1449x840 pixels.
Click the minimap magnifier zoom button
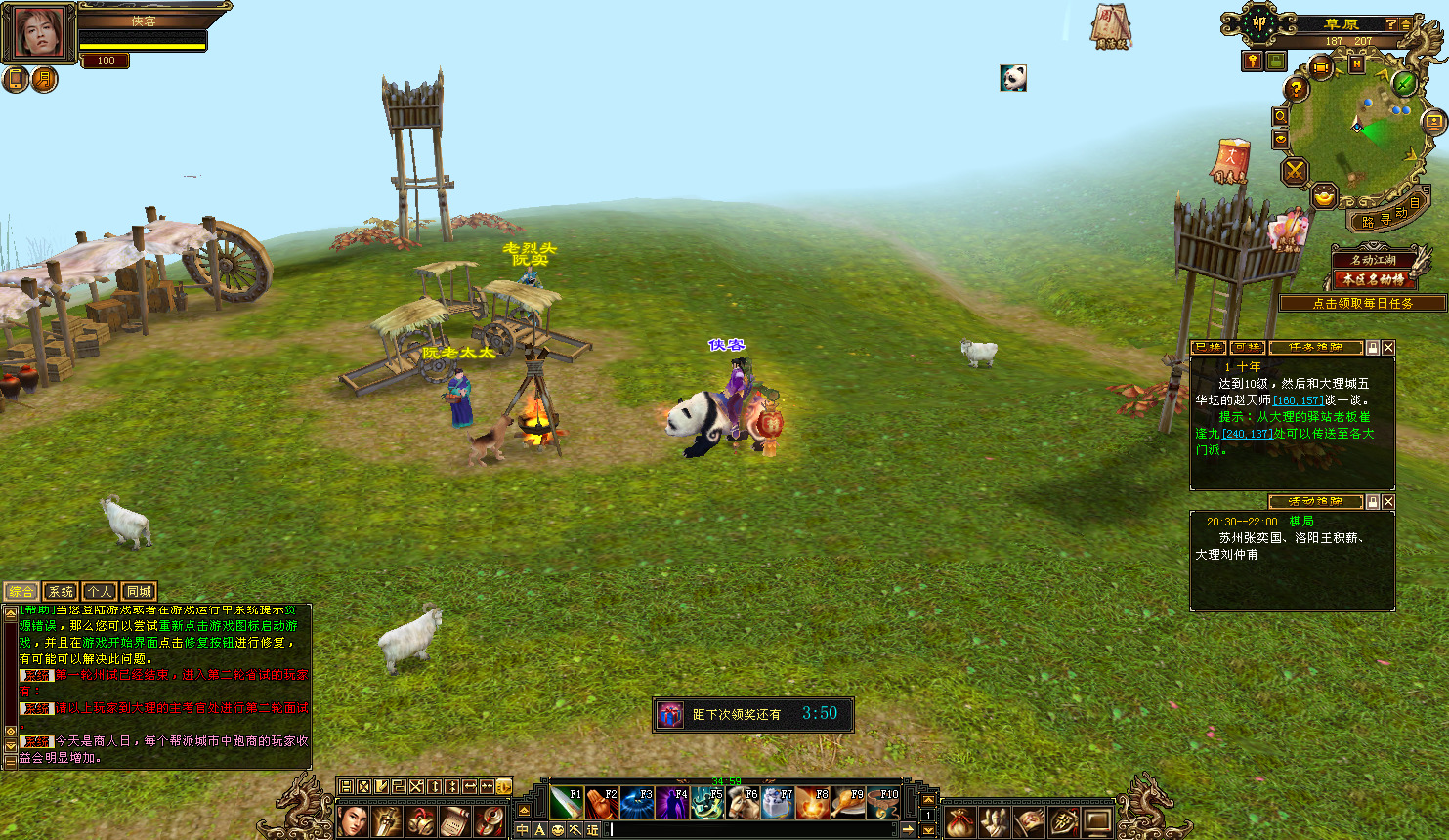pyautogui.click(x=1280, y=116)
